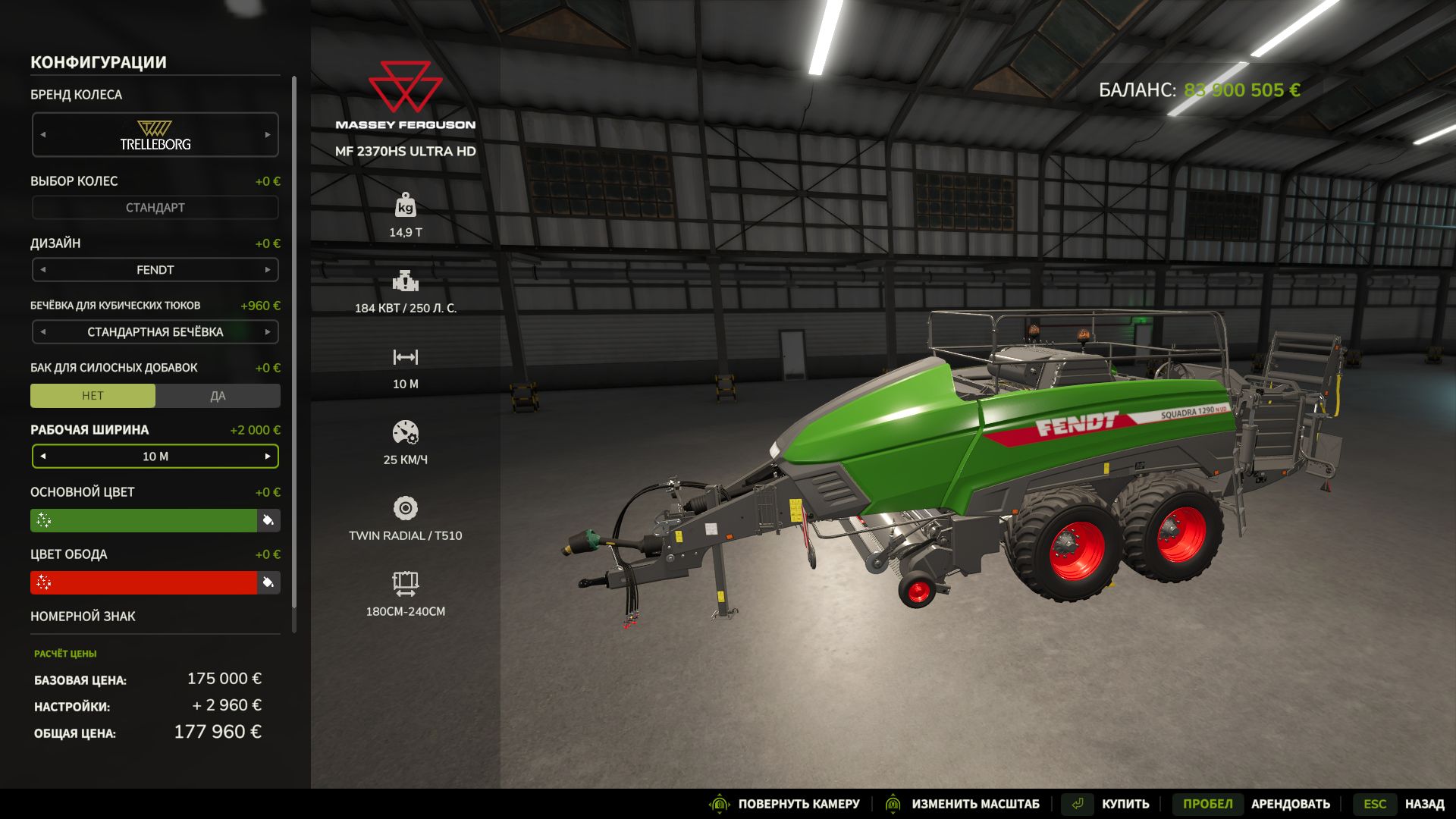The image size is (1456, 819).
Task: Switch design forward from Fendt
Action: [267, 270]
